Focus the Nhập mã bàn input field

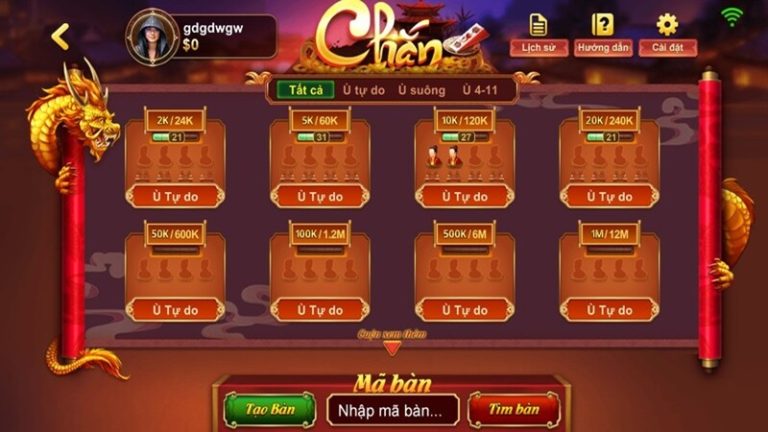(x=392, y=409)
